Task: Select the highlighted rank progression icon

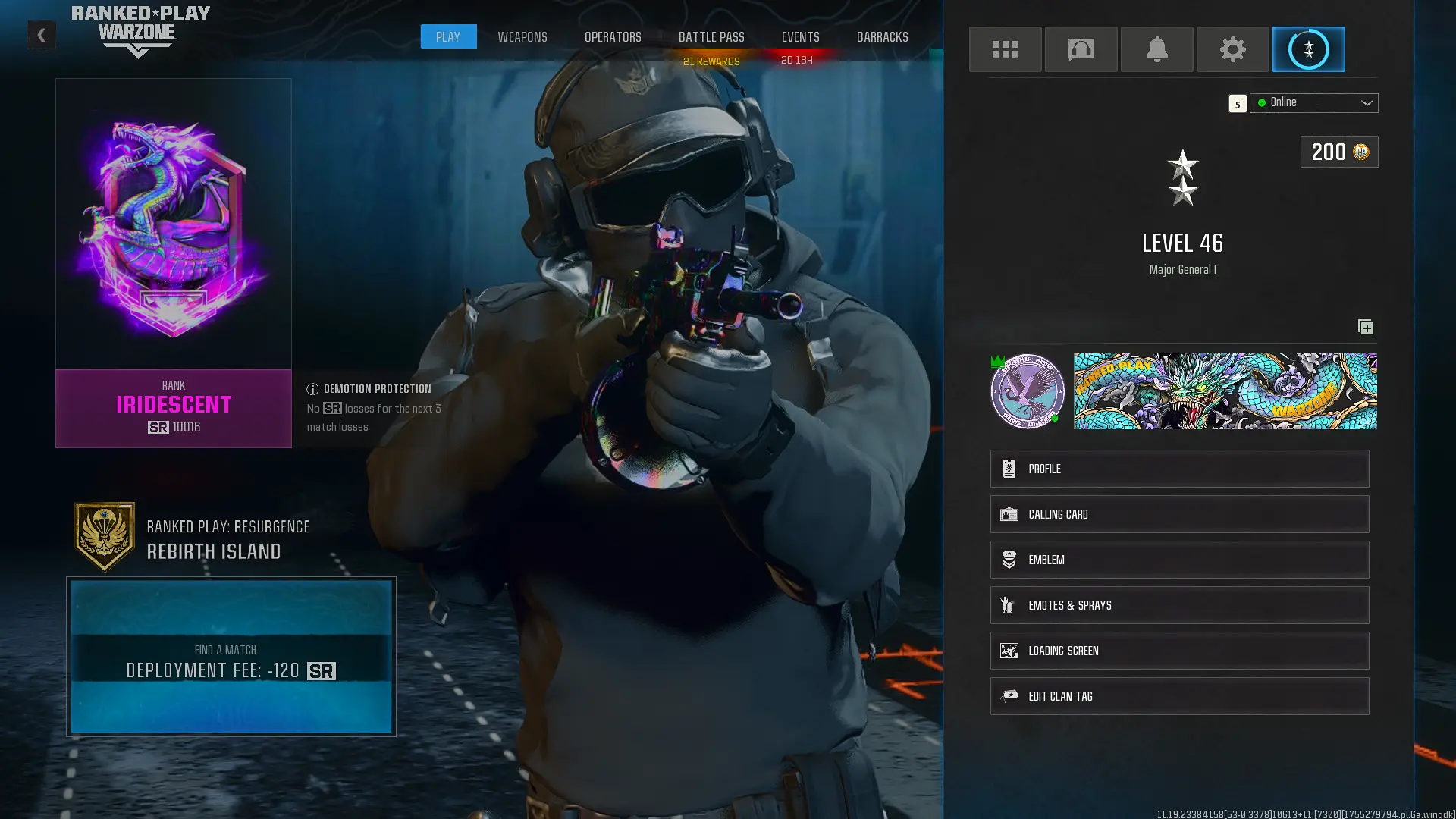Action: click(x=1307, y=49)
